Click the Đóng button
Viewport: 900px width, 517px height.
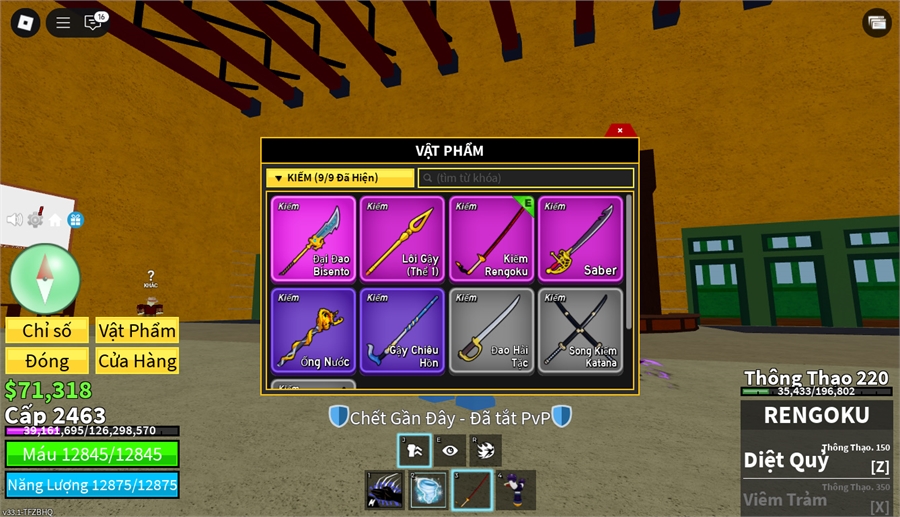click(x=47, y=361)
